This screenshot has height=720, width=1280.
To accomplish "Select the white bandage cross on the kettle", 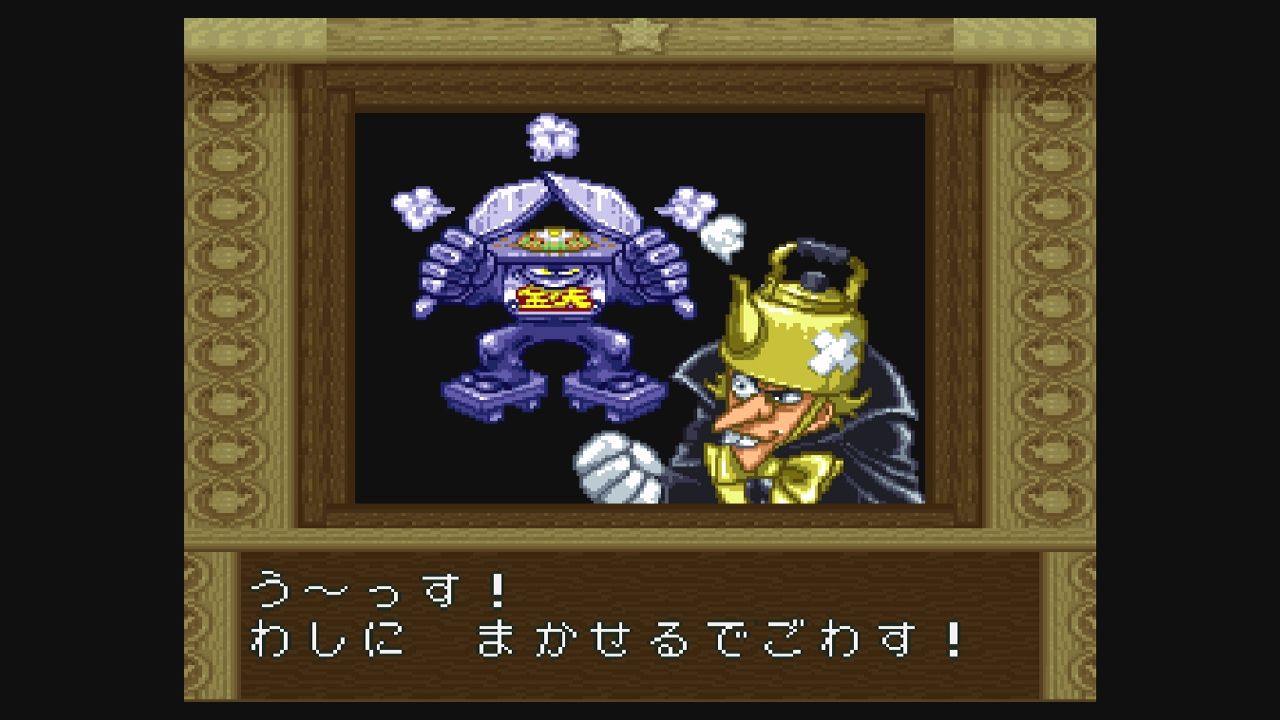I will point(836,352).
